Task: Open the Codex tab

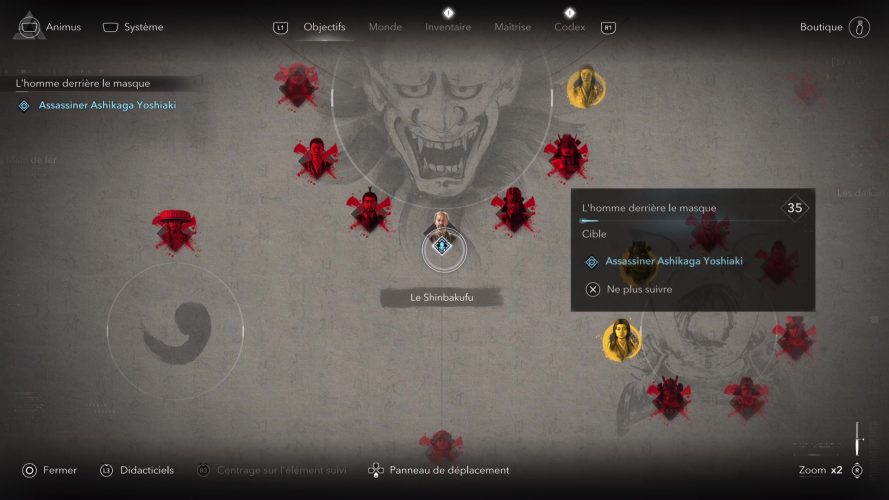Action: tap(569, 27)
